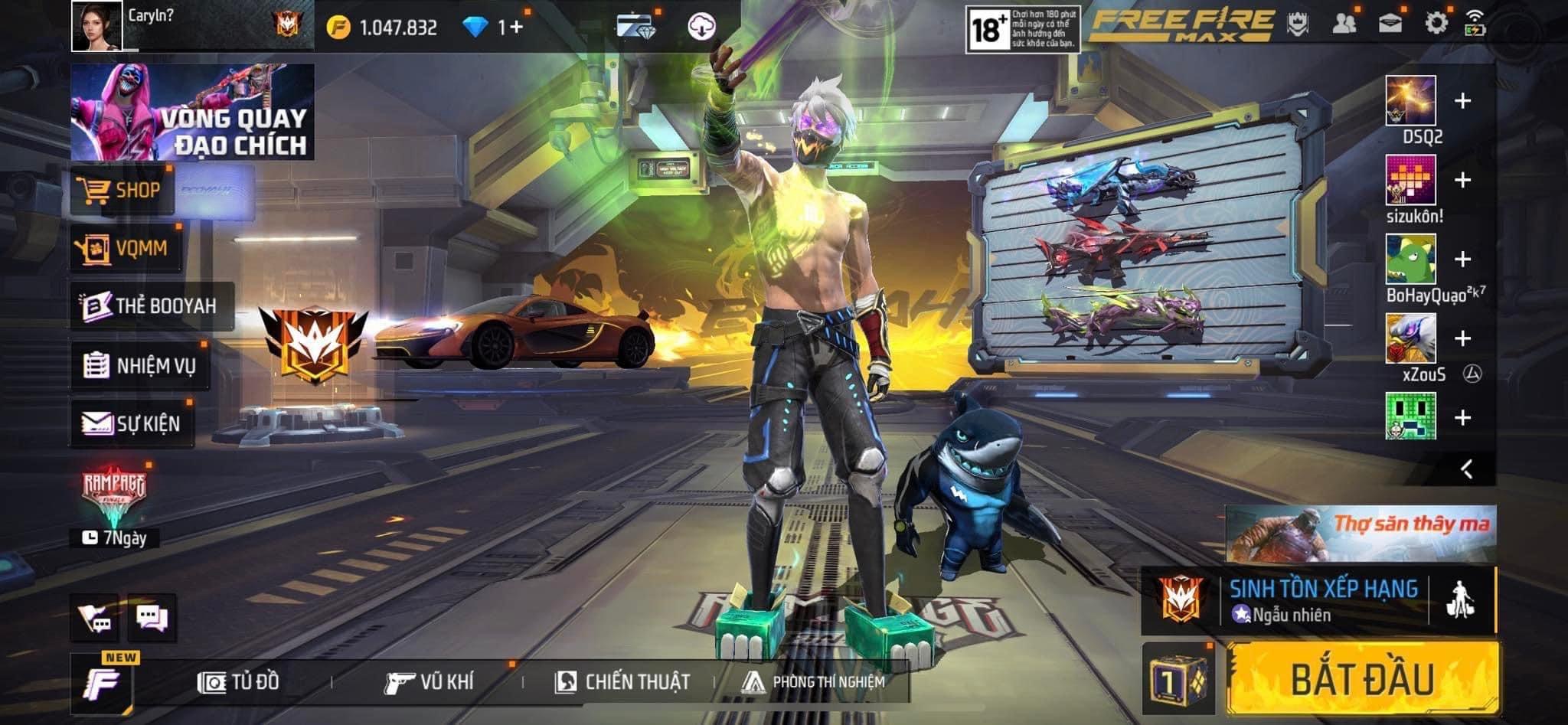Open the settings gear icon
The height and width of the screenshot is (725, 1568).
(x=1436, y=23)
